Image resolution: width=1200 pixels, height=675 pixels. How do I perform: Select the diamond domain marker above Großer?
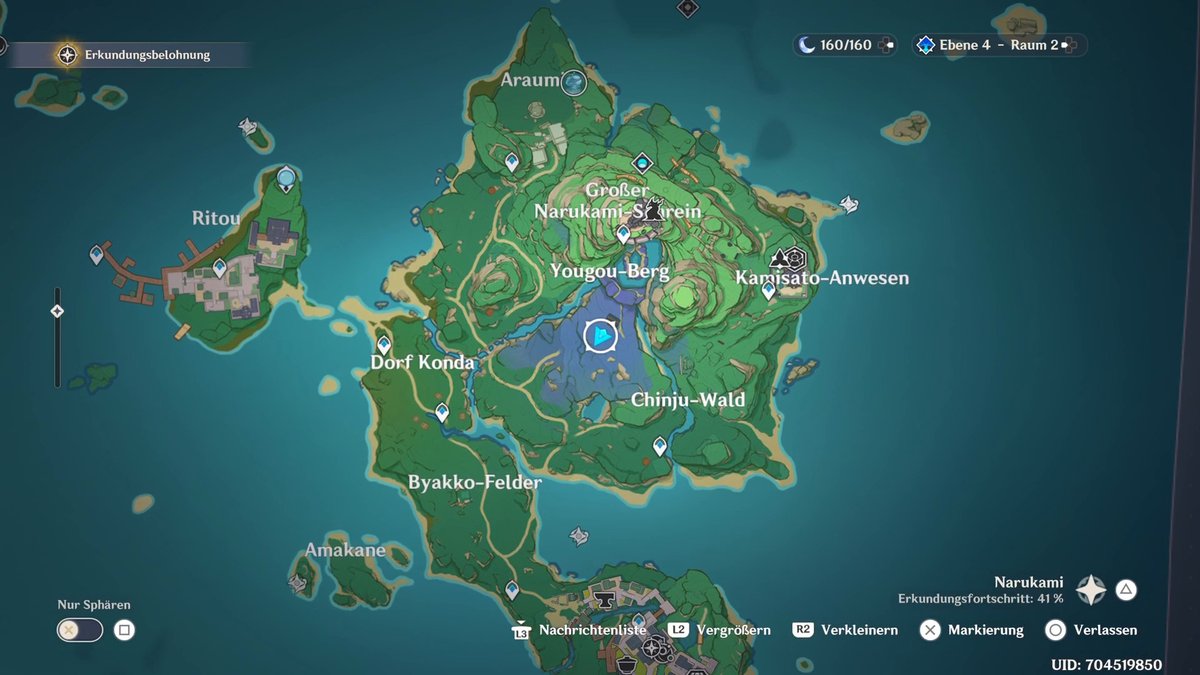tap(642, 162)
